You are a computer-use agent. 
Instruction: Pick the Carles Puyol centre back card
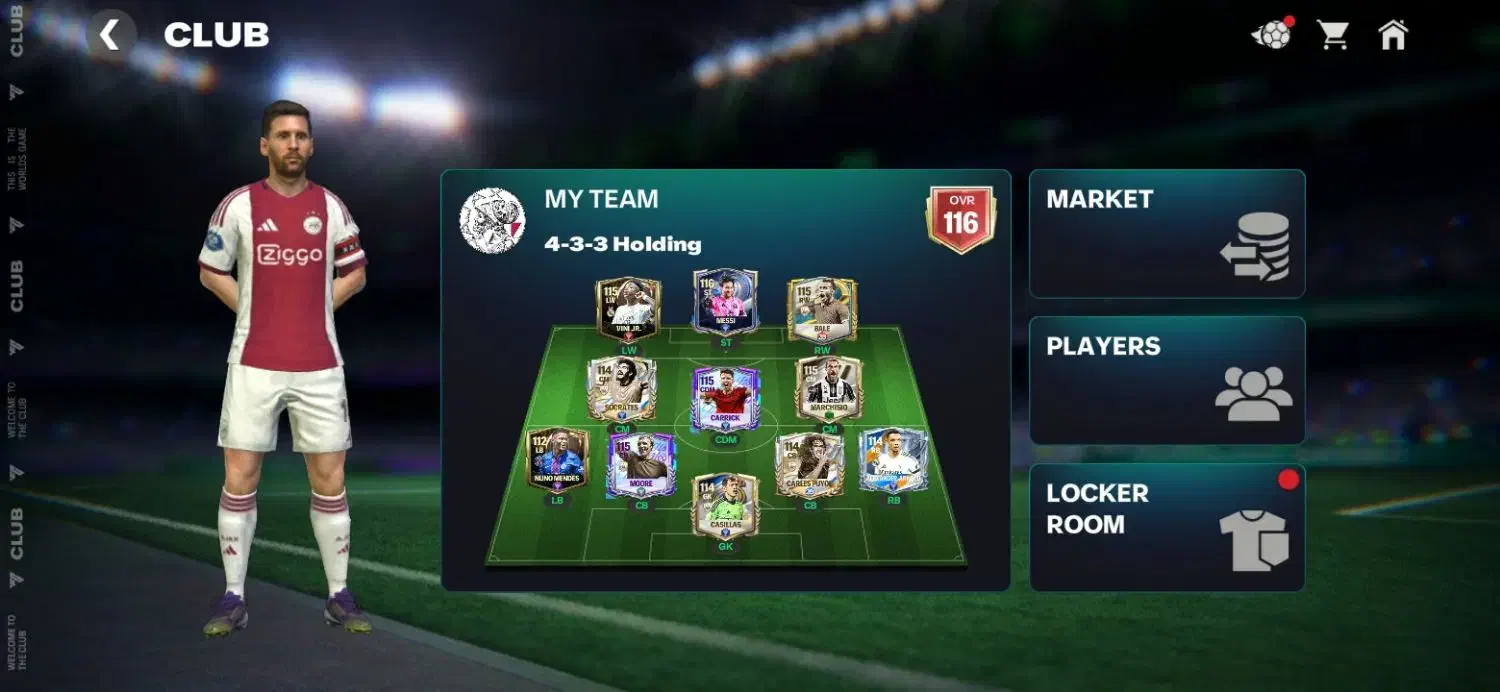coord(809,466)
